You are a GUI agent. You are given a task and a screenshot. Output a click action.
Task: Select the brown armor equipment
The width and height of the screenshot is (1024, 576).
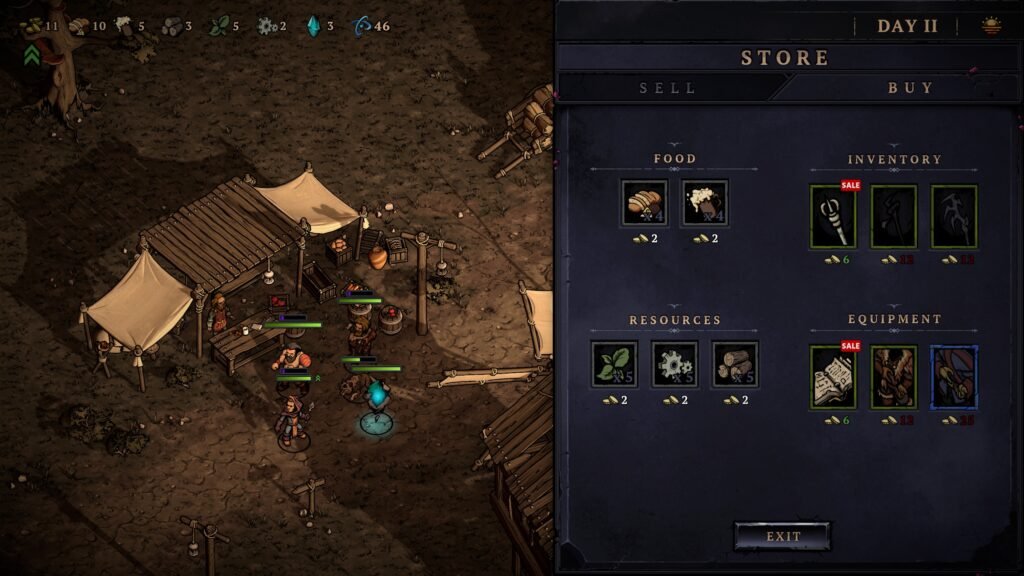894,377
